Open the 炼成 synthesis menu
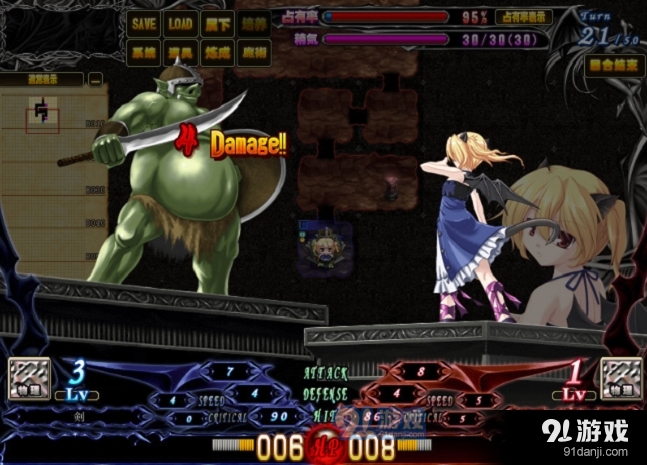 [x=215, y=51]
